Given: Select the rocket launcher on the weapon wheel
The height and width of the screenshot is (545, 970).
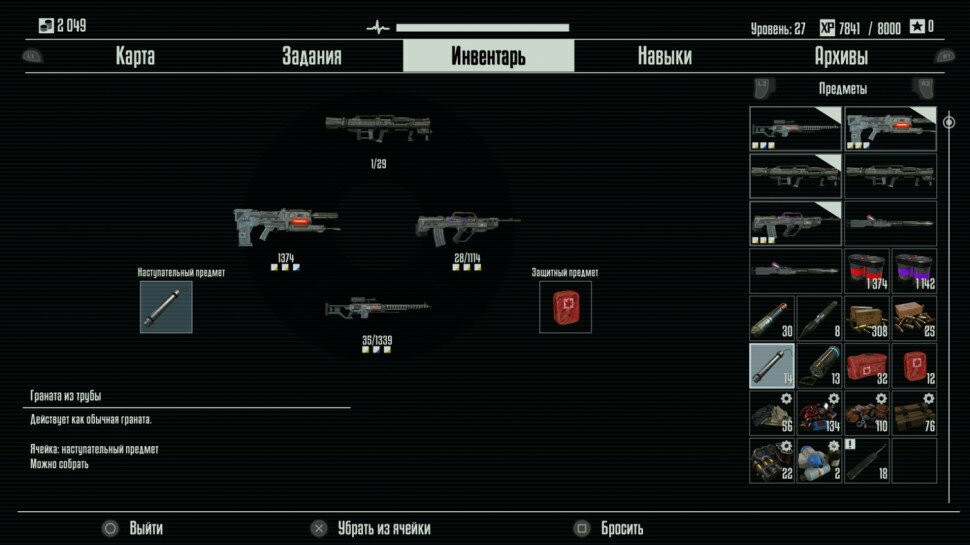Looking at the screenshot, I should tap(378, 130).
